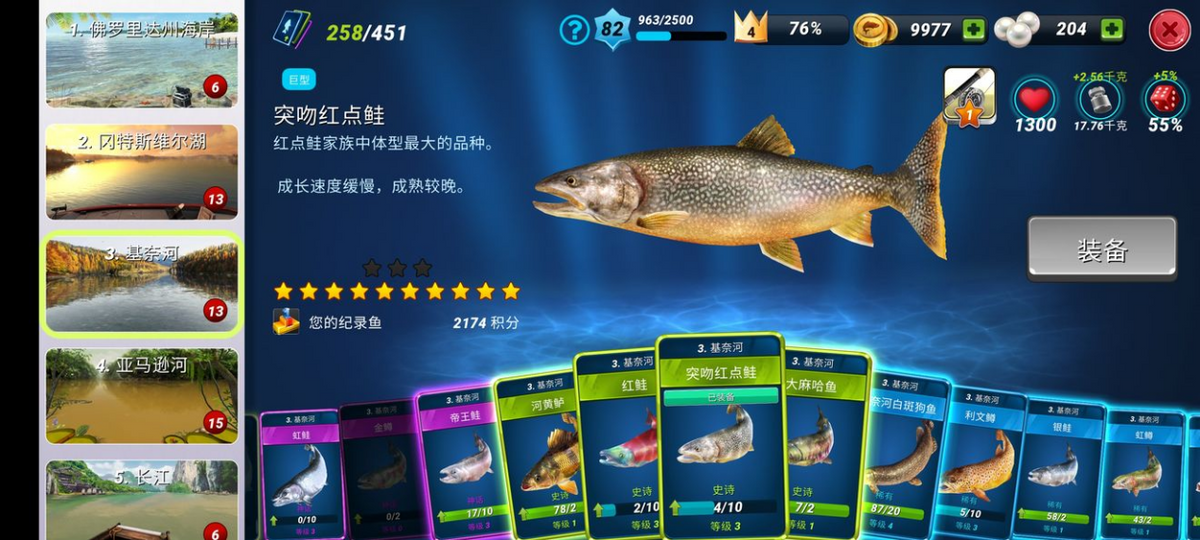The image size is (1200, 540).
Task: Select the 佛罗里达州海岸 location
Action: tap(142, 59)
